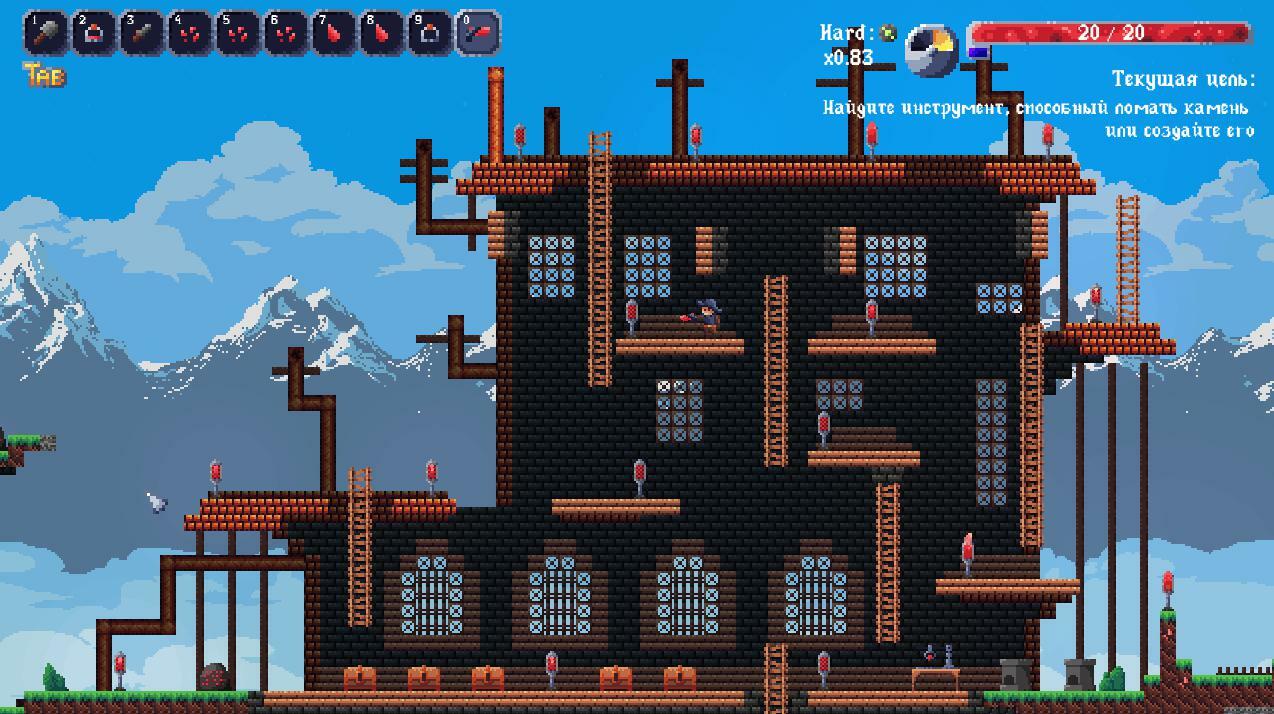Image resolution: width=1274 pixels, height=714 pixels.
Task: Choose the red potion in slot 2
Action: coord(94,33)
